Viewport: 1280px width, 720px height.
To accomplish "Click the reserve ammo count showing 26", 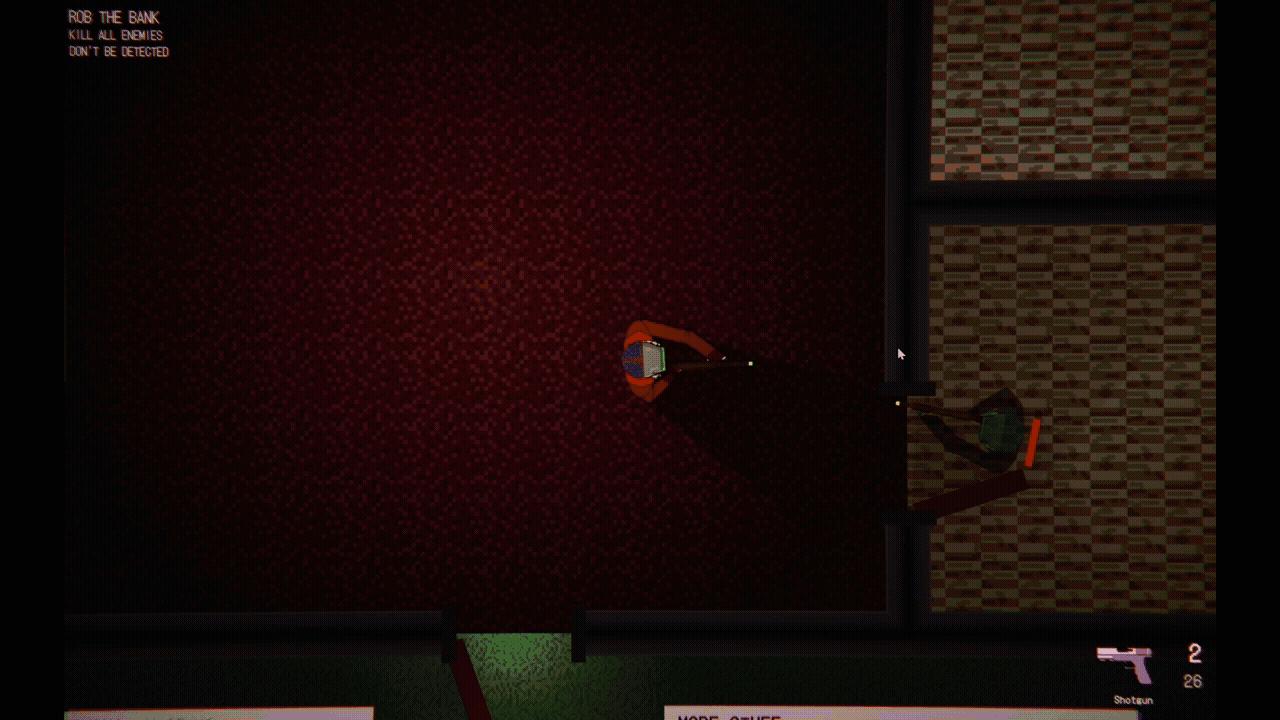I will pyautogui.click(x=1193, y=680).
